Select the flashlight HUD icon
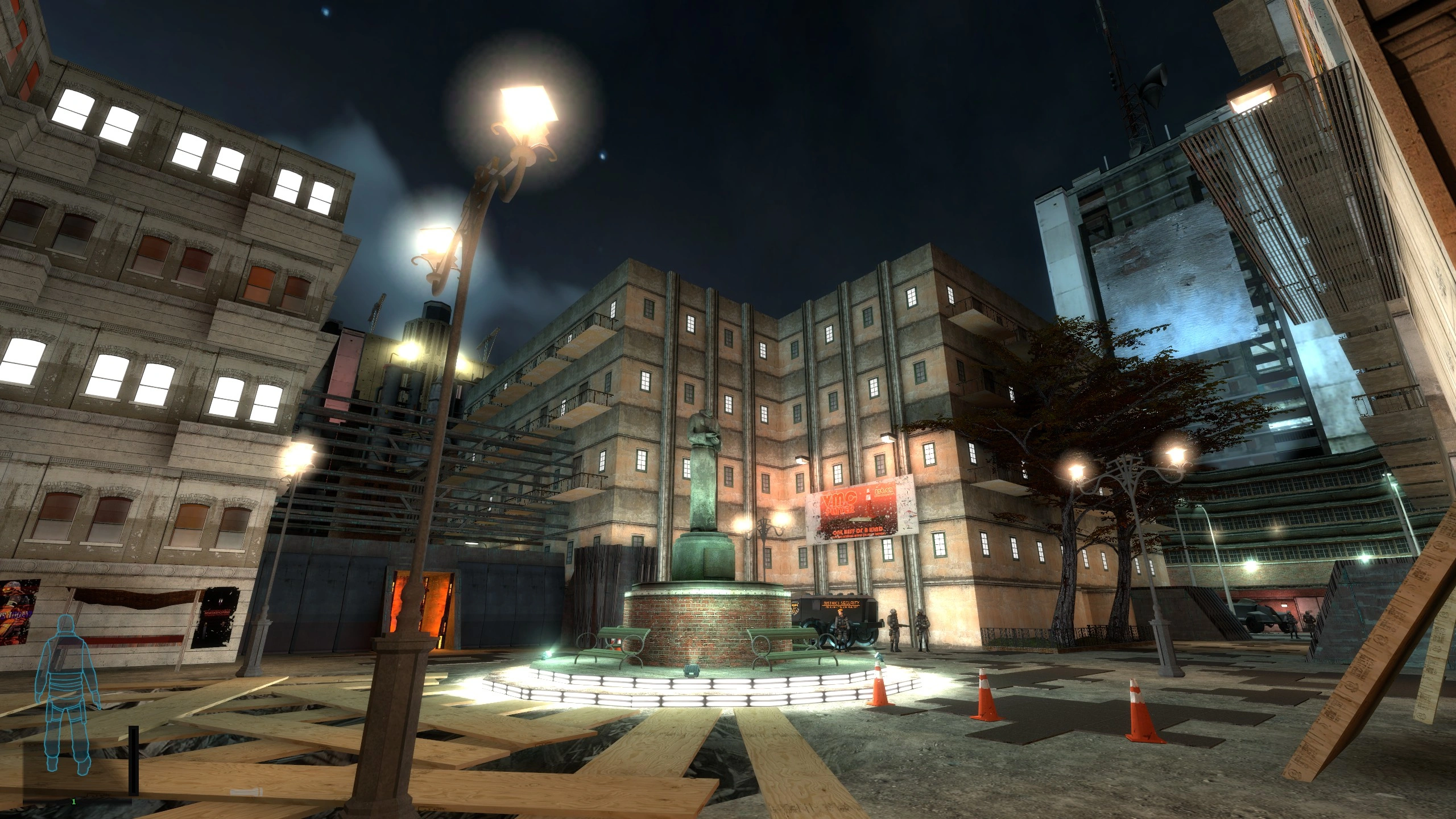1456x819 pixels. [x=246, y=792]
